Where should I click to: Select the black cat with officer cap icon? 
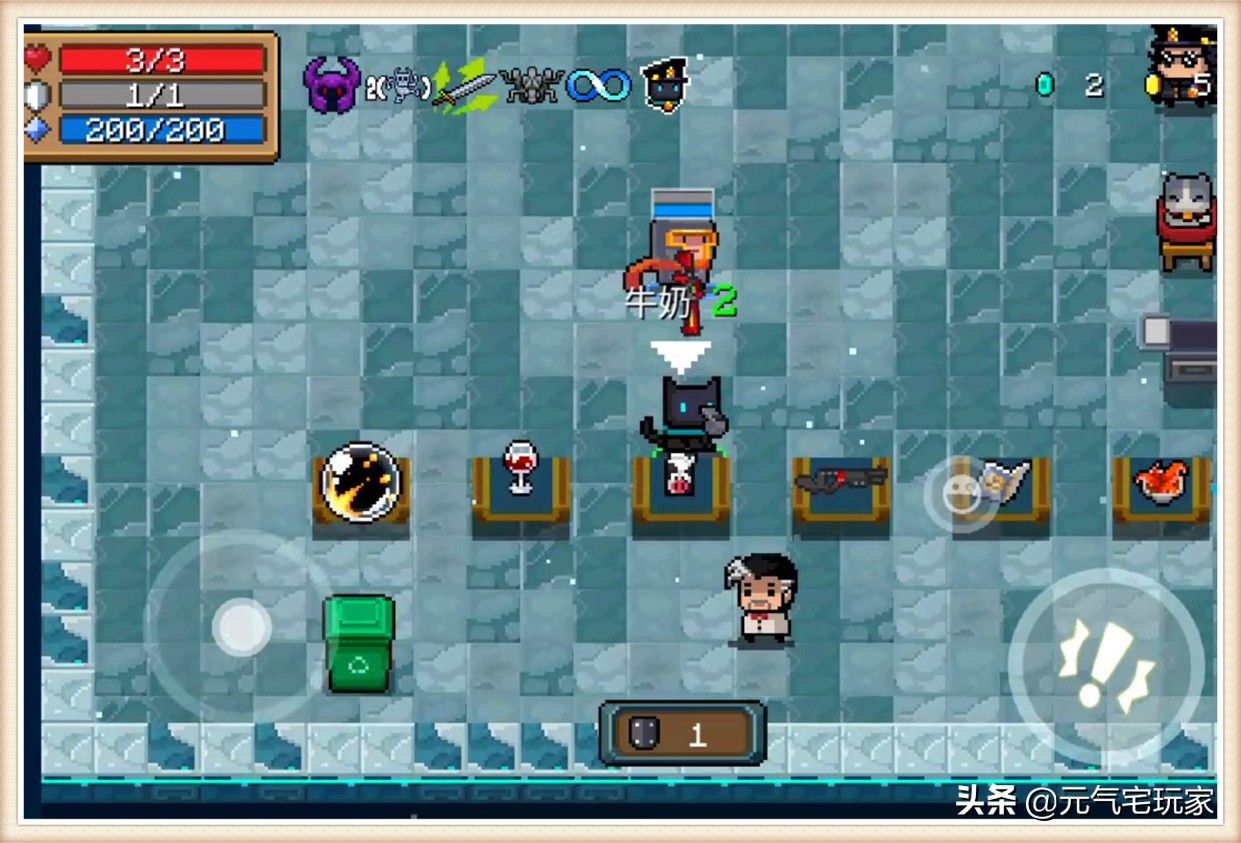point(664,85)
